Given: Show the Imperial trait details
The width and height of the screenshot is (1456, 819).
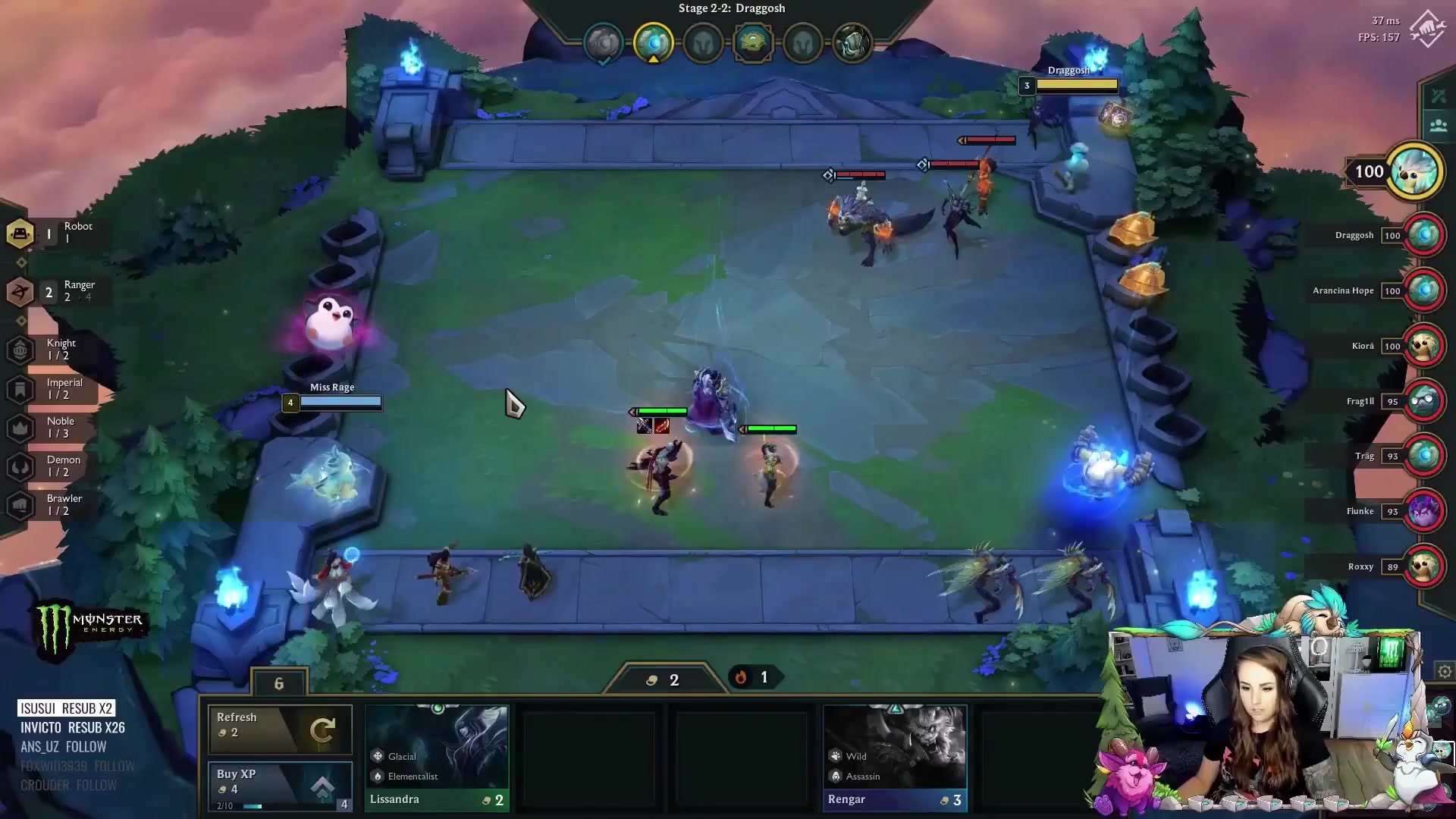Looking at the screenshot, I should 55,389.
